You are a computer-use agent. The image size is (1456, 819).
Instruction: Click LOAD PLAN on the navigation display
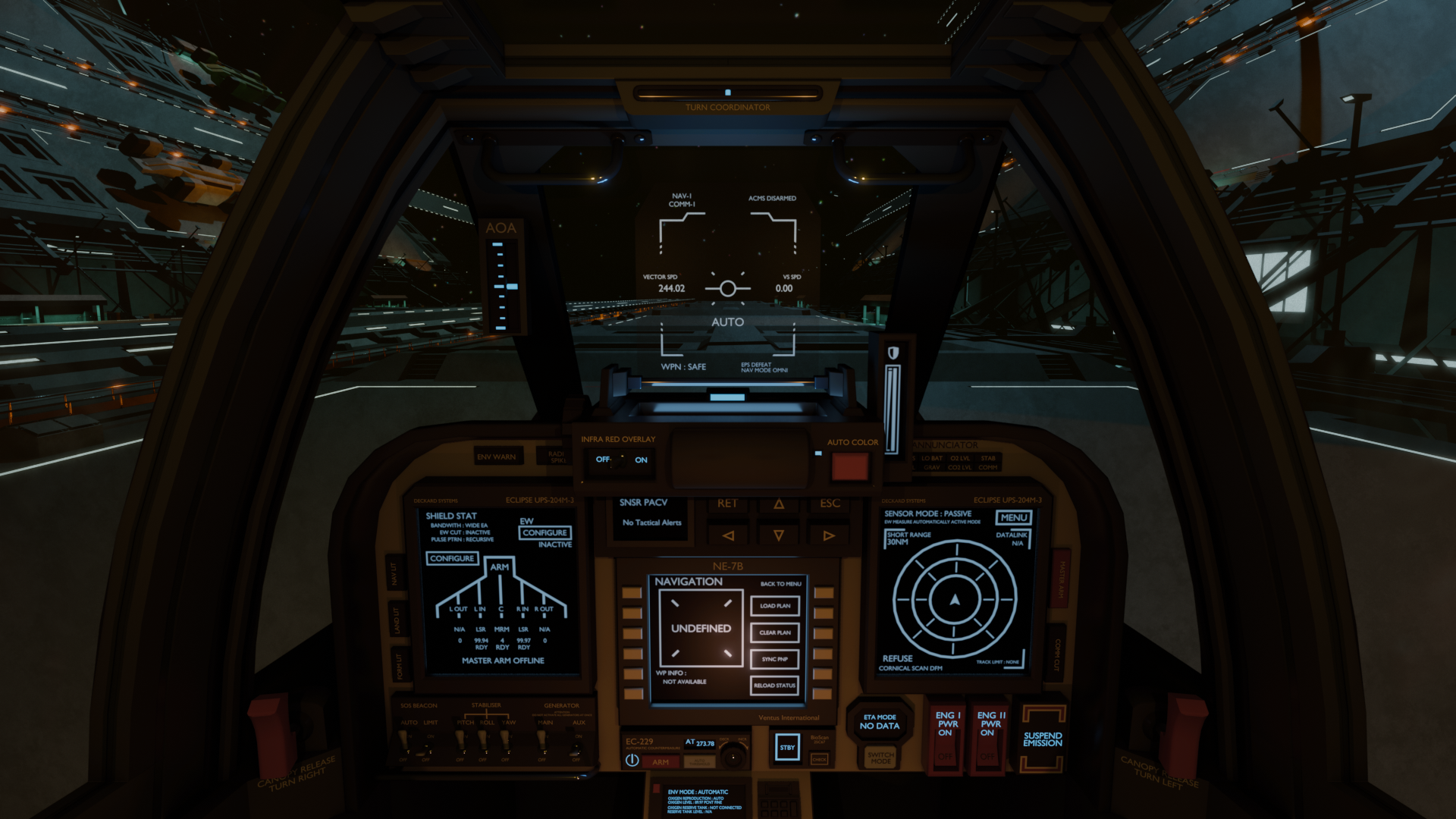point(774,606)
